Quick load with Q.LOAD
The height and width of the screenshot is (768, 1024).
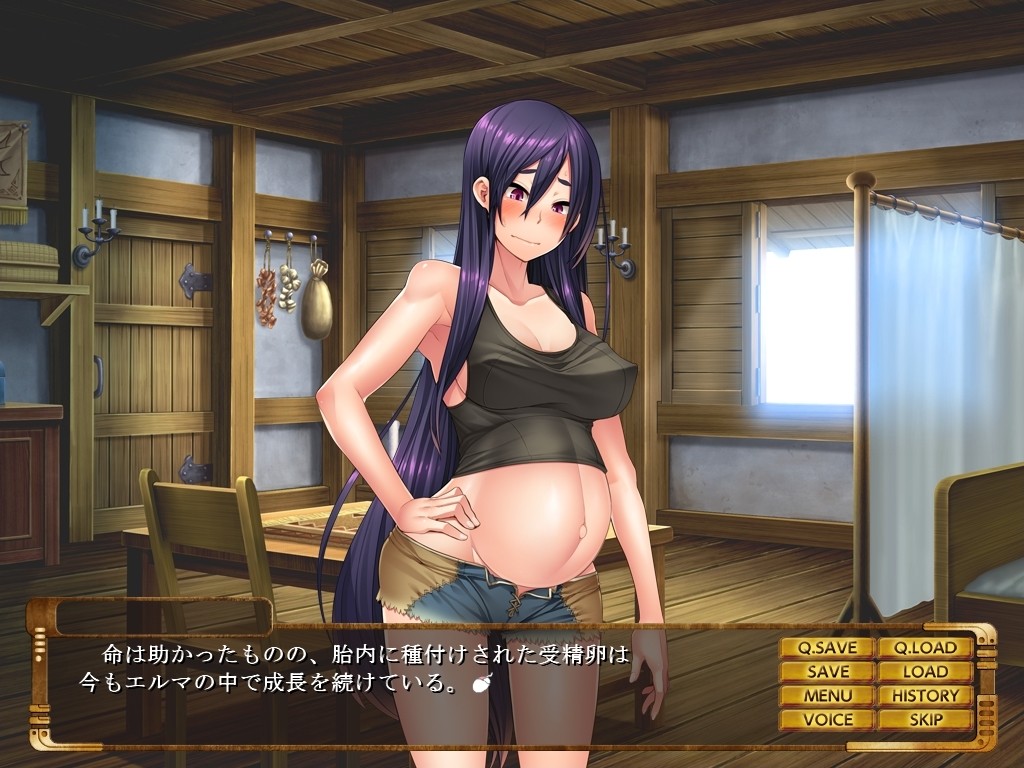[x=925, y=648]
